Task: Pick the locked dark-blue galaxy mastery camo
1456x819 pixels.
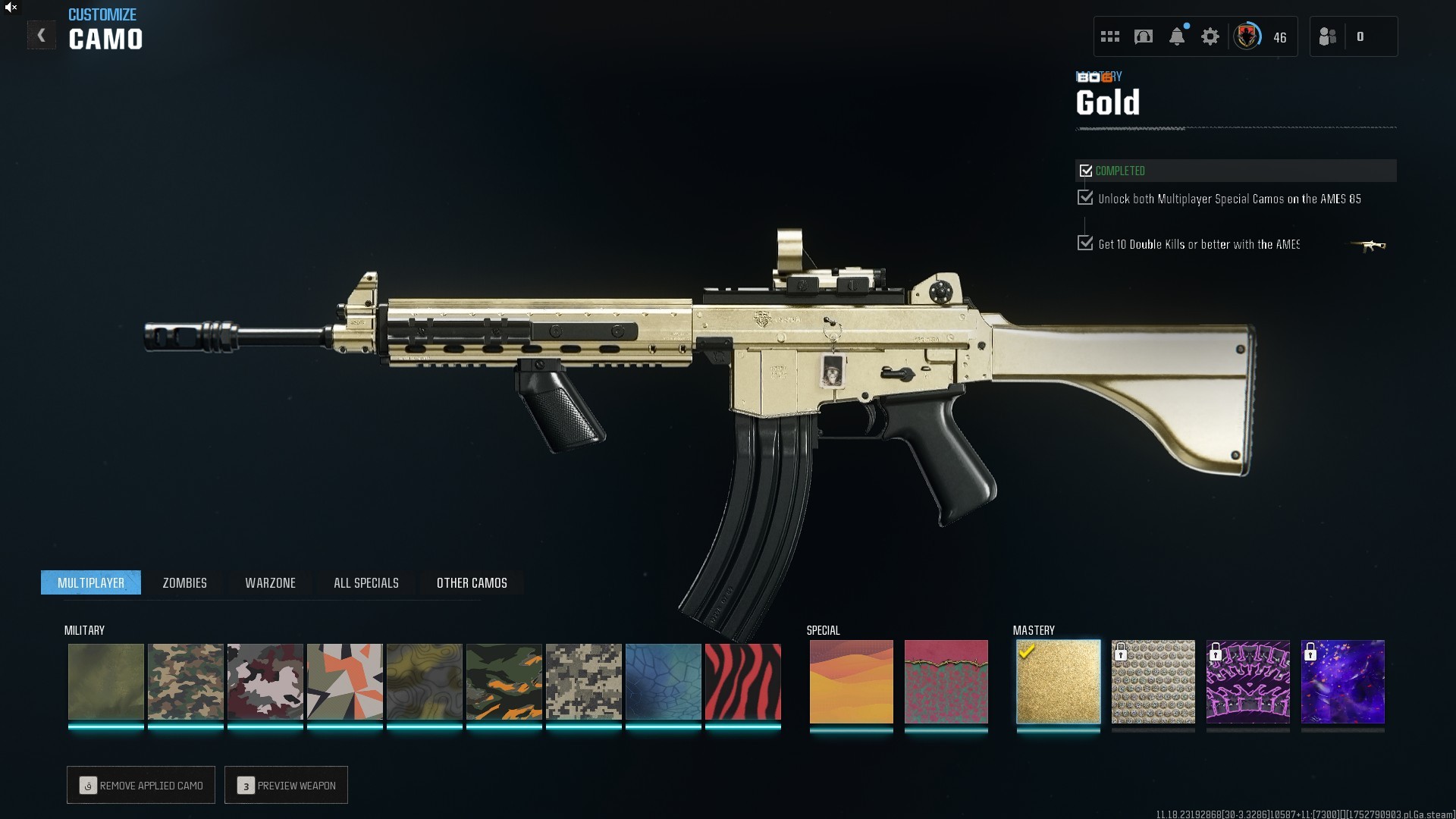Action: 1342,682
